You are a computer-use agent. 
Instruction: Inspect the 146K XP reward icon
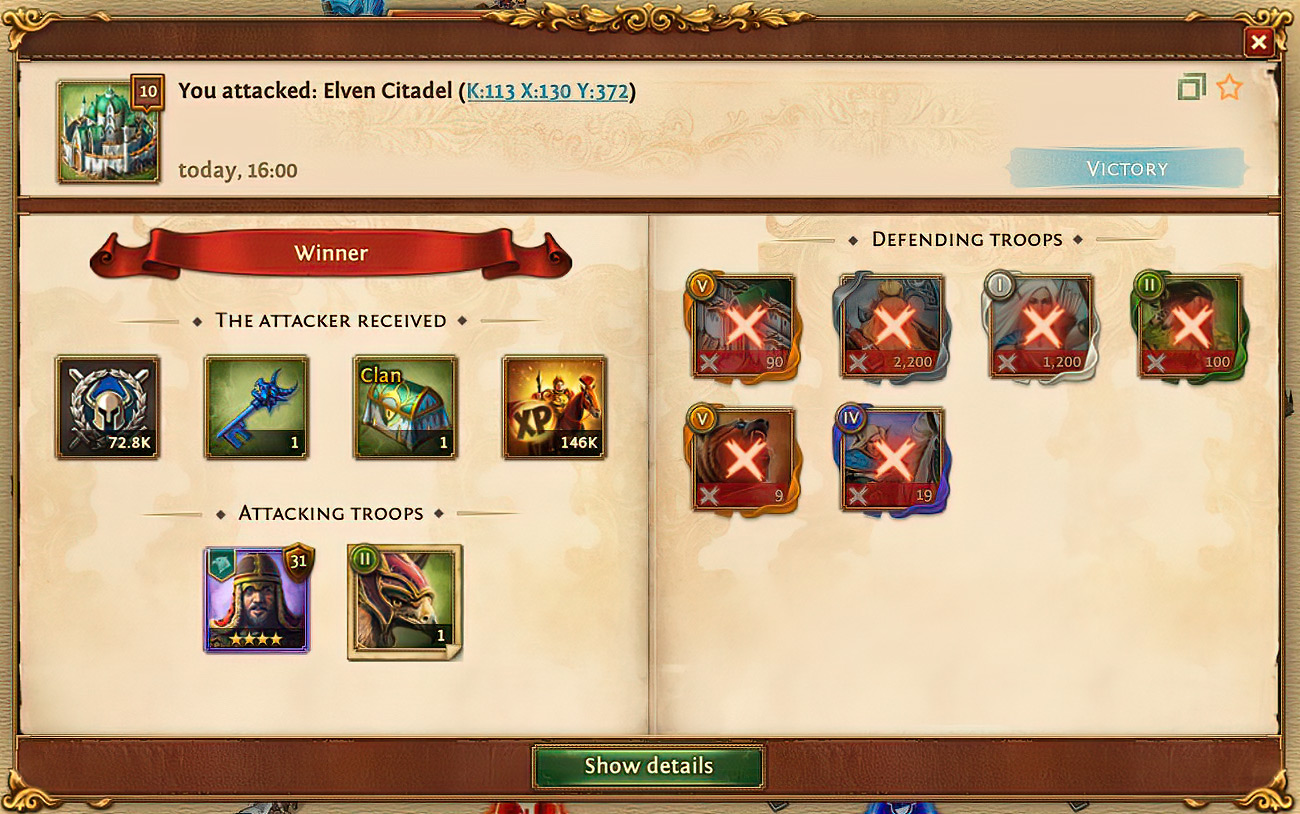pos(554,408)
